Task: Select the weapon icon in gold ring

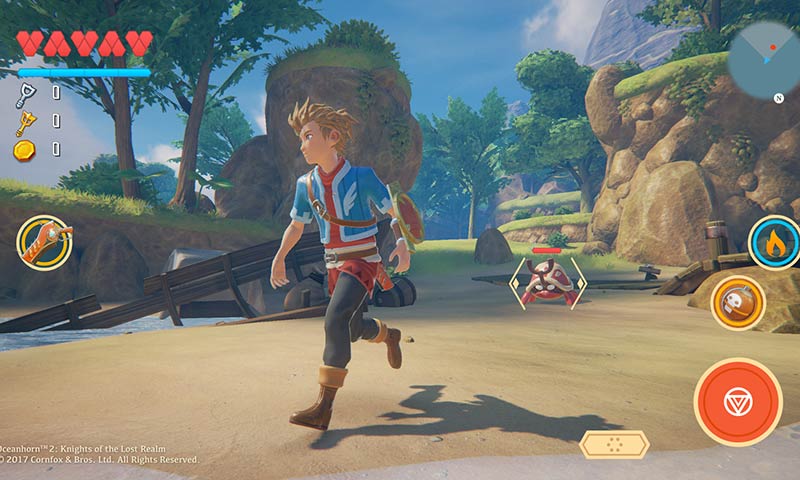Action: click(44, 243)
